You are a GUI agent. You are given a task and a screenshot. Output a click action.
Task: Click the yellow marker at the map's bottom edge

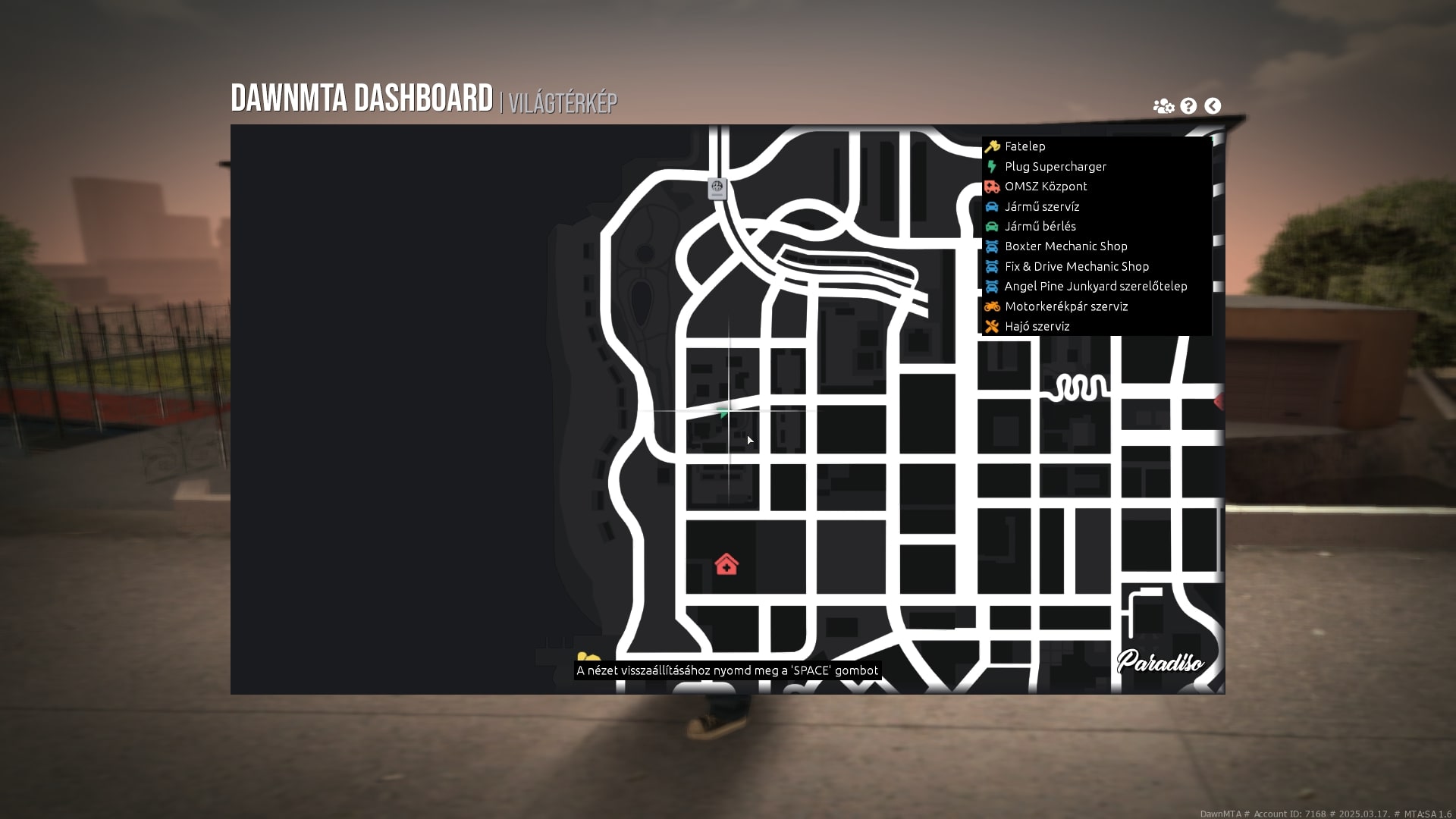click(588, 659)
